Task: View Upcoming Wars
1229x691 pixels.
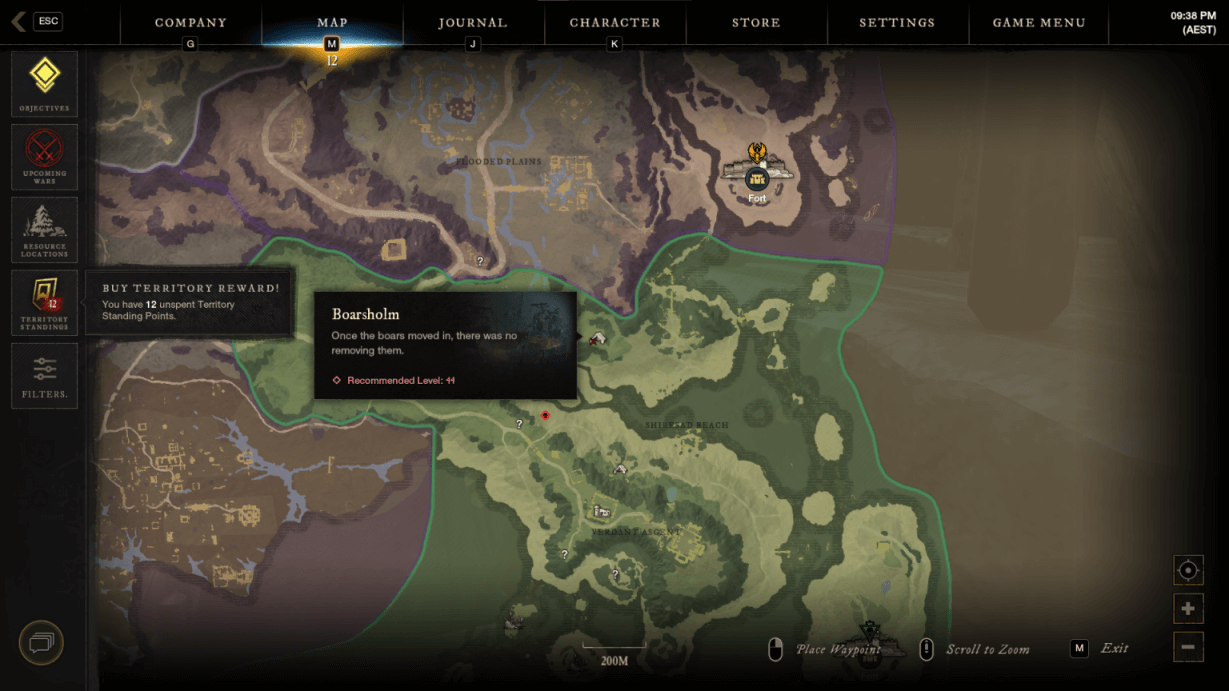Action: (44, 157)
